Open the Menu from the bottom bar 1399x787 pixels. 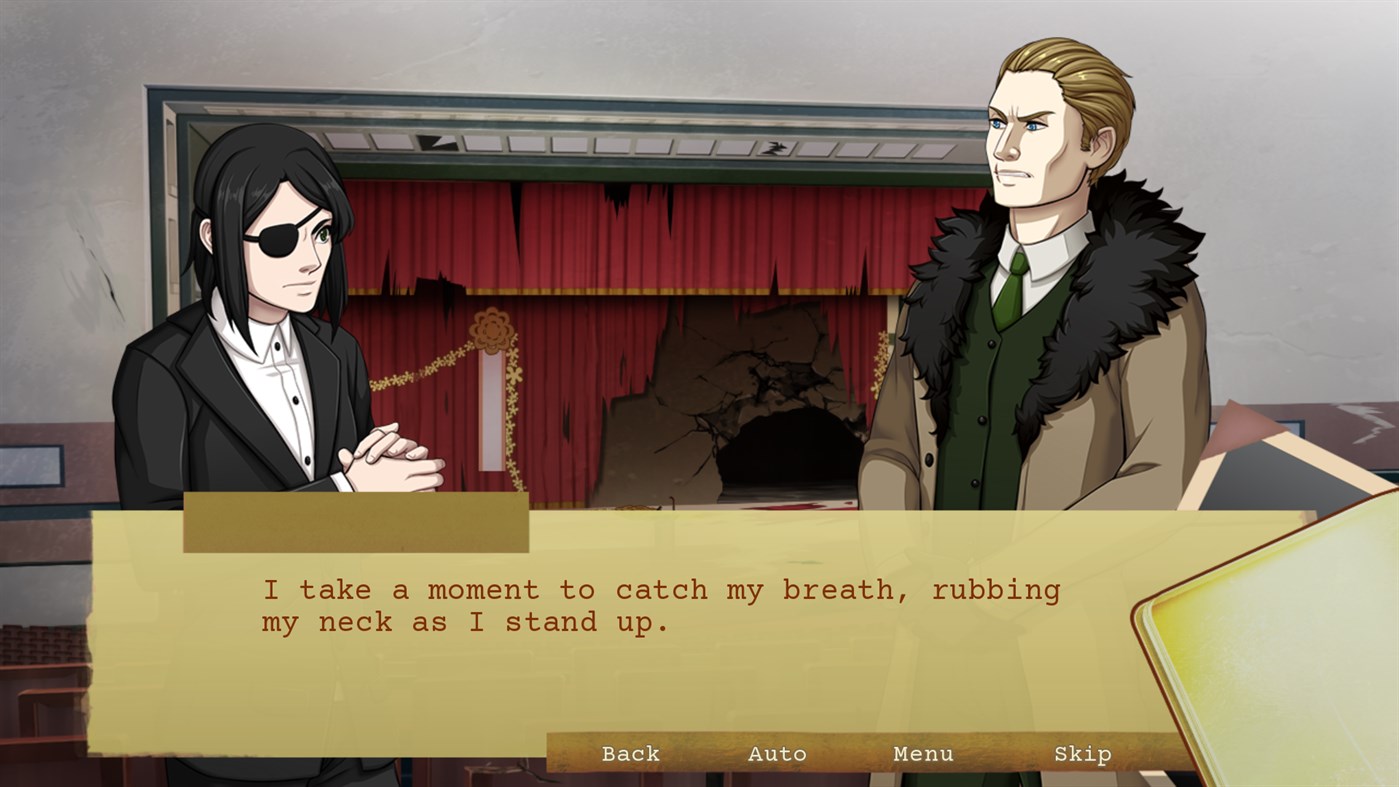[922, 754]
